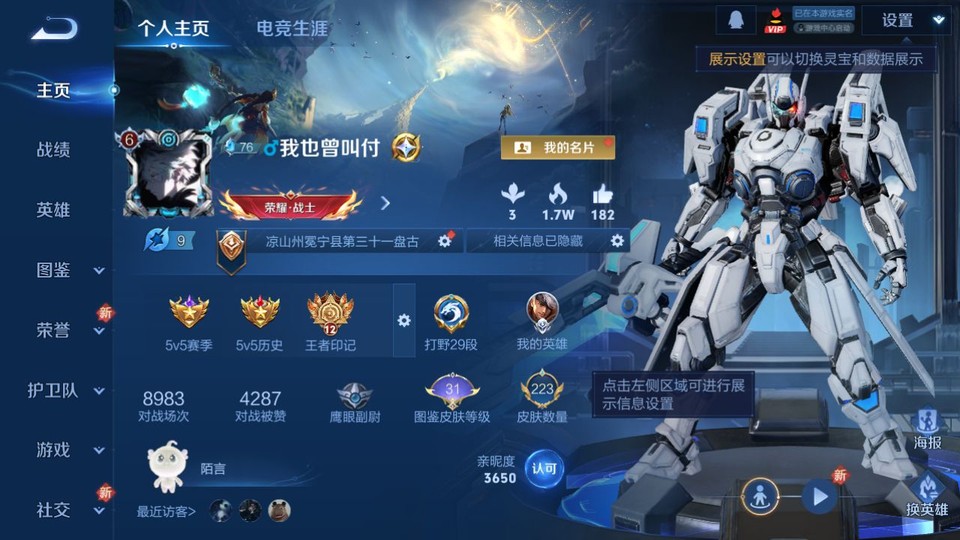Open the 战绩 menu entry
This screenshot has width=960, height=540.
(x=54, y=150)
